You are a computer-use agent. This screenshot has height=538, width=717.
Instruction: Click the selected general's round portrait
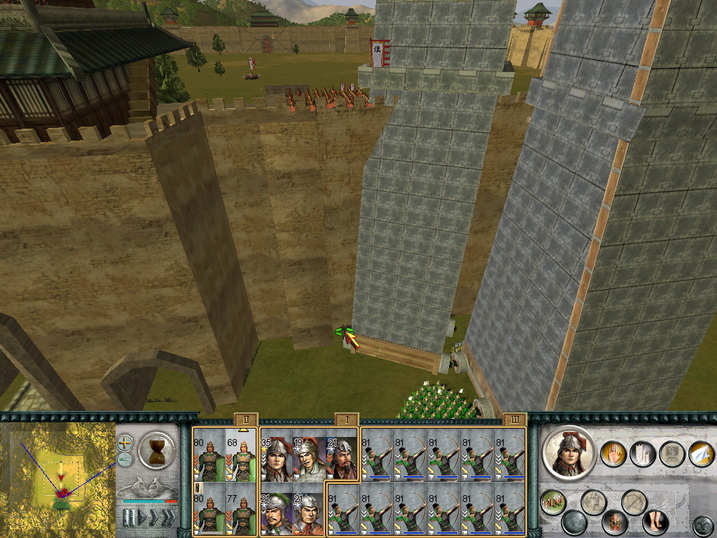click(569, 453)
